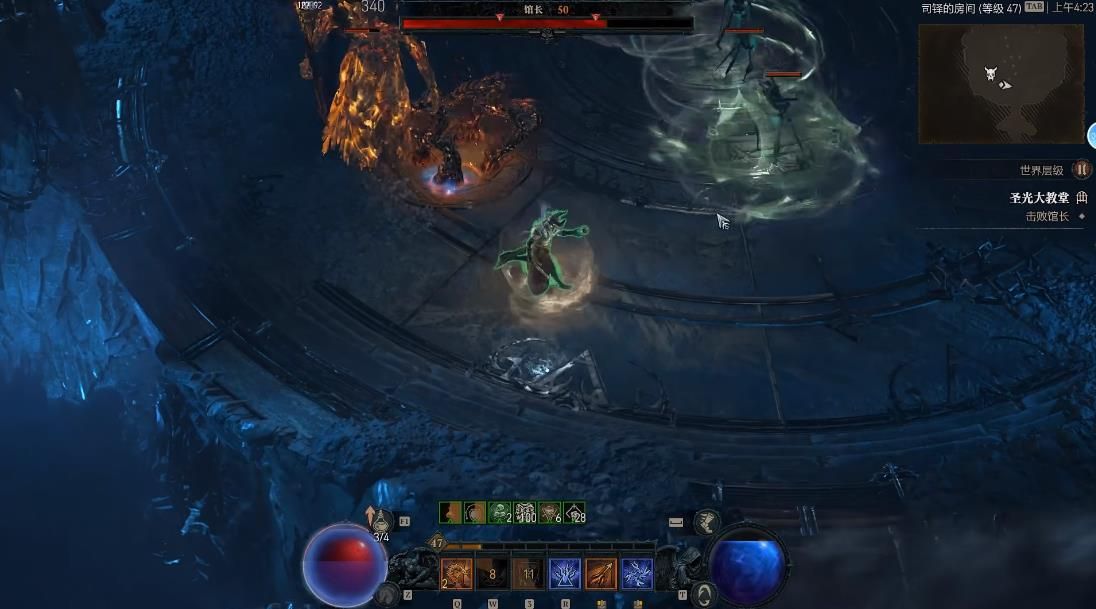Viewport: 1096px width, 609px height.
Task: Select the skill slot on cooldown showing 8
Action: click(492, 574)
